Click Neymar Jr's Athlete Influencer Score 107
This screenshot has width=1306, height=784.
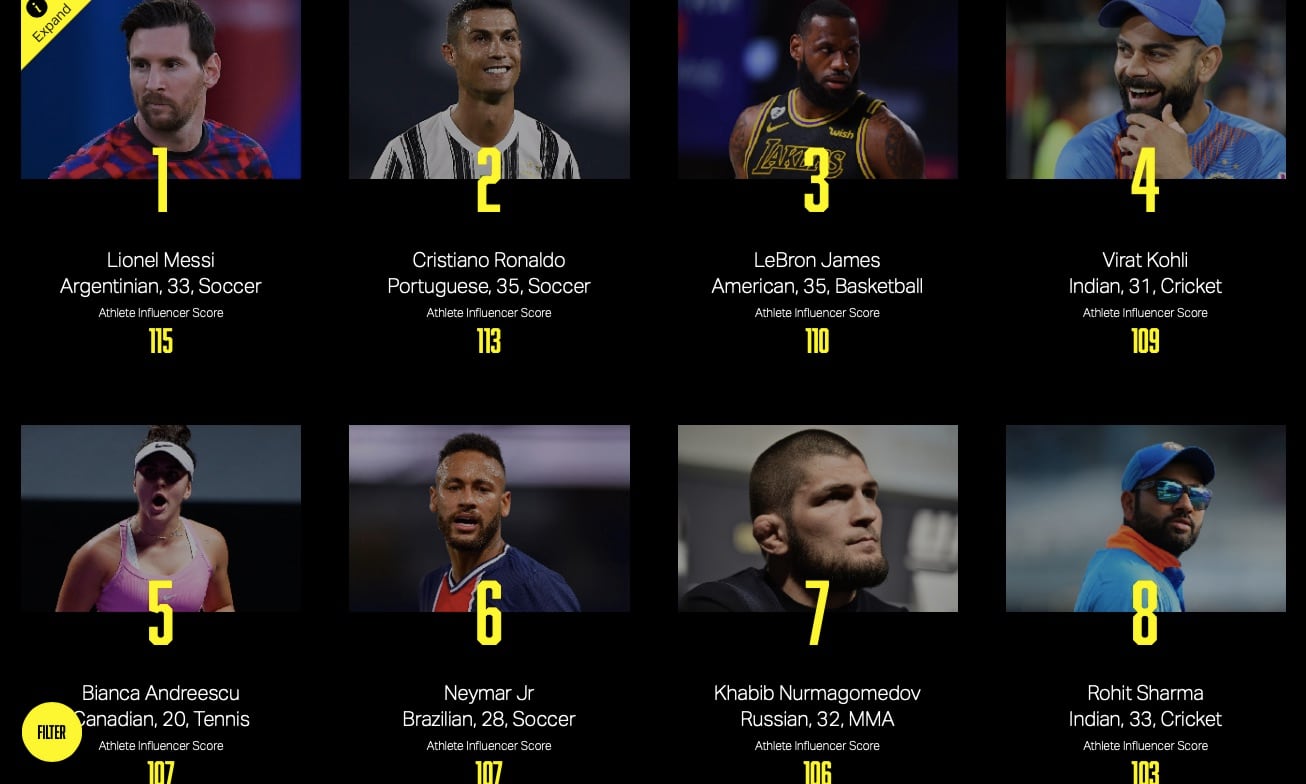tap(489, 772)
